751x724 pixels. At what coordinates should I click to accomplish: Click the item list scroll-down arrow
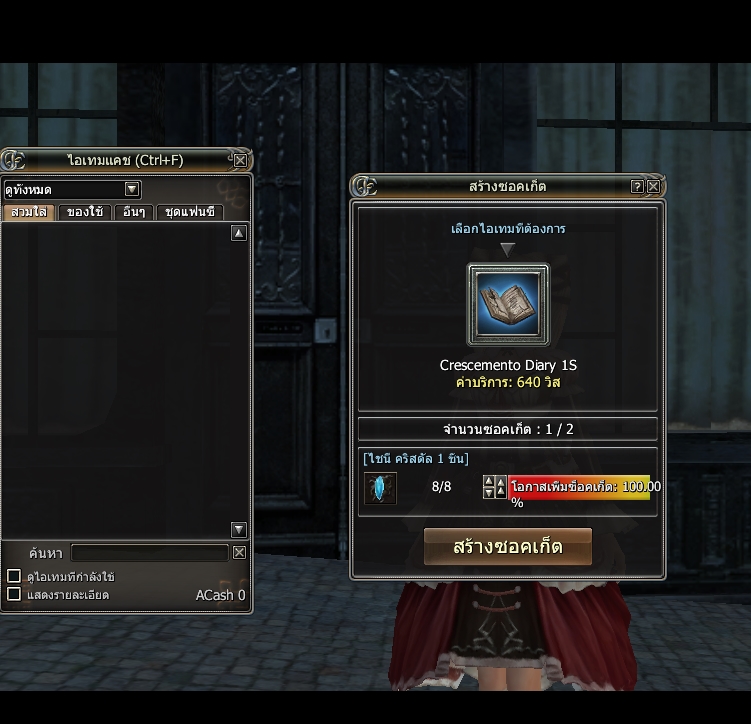click(239, 530)
